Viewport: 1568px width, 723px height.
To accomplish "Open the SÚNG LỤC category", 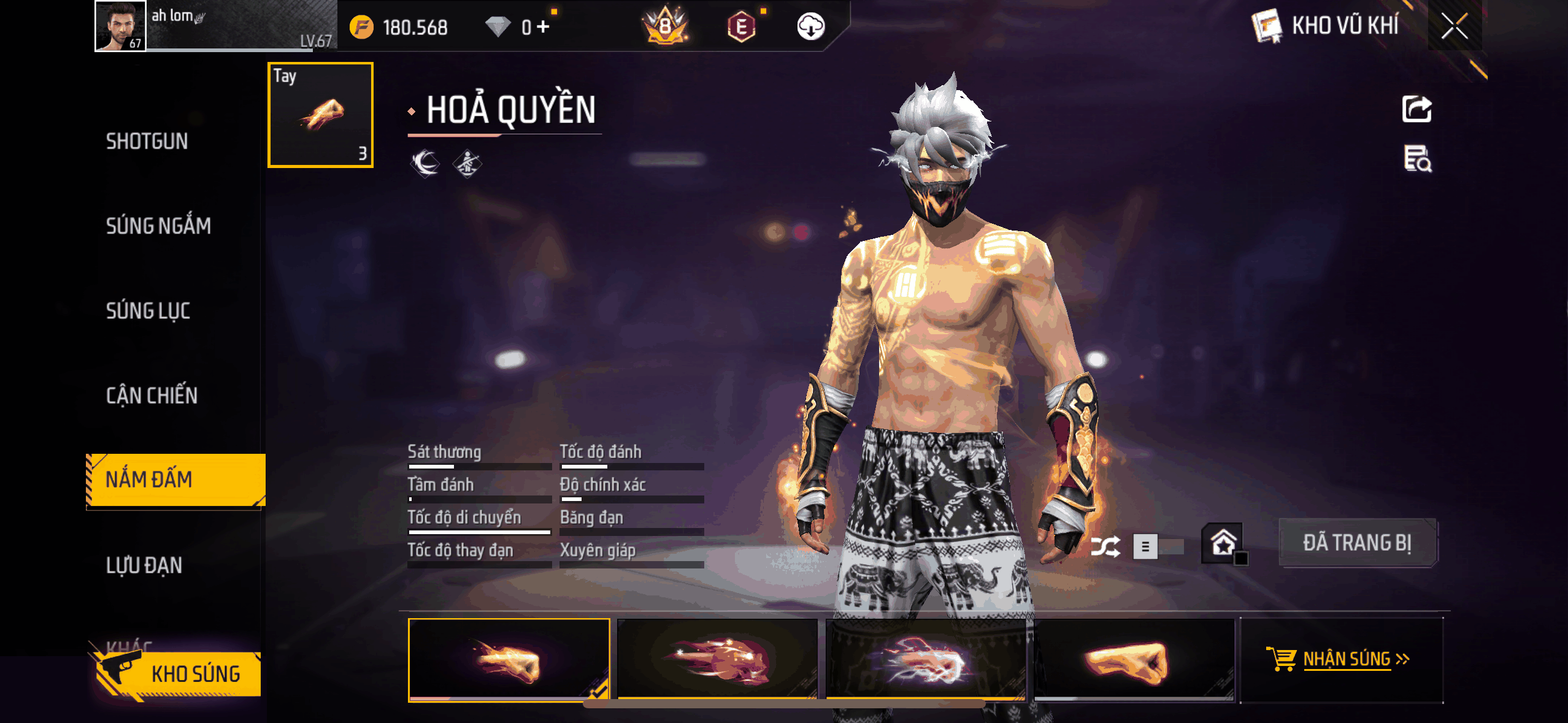I will pyautogui.click(x=148, y=311).
